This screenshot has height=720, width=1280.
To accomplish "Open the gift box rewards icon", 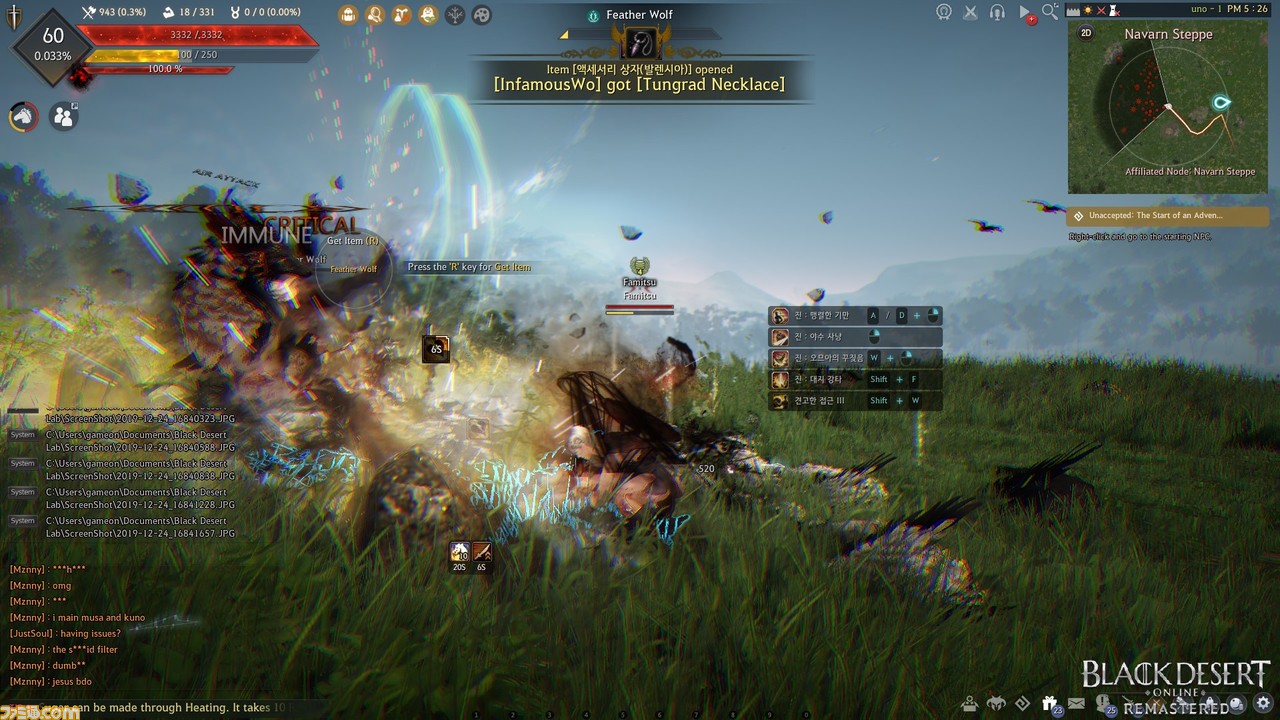I will [x=1050, y=702].
